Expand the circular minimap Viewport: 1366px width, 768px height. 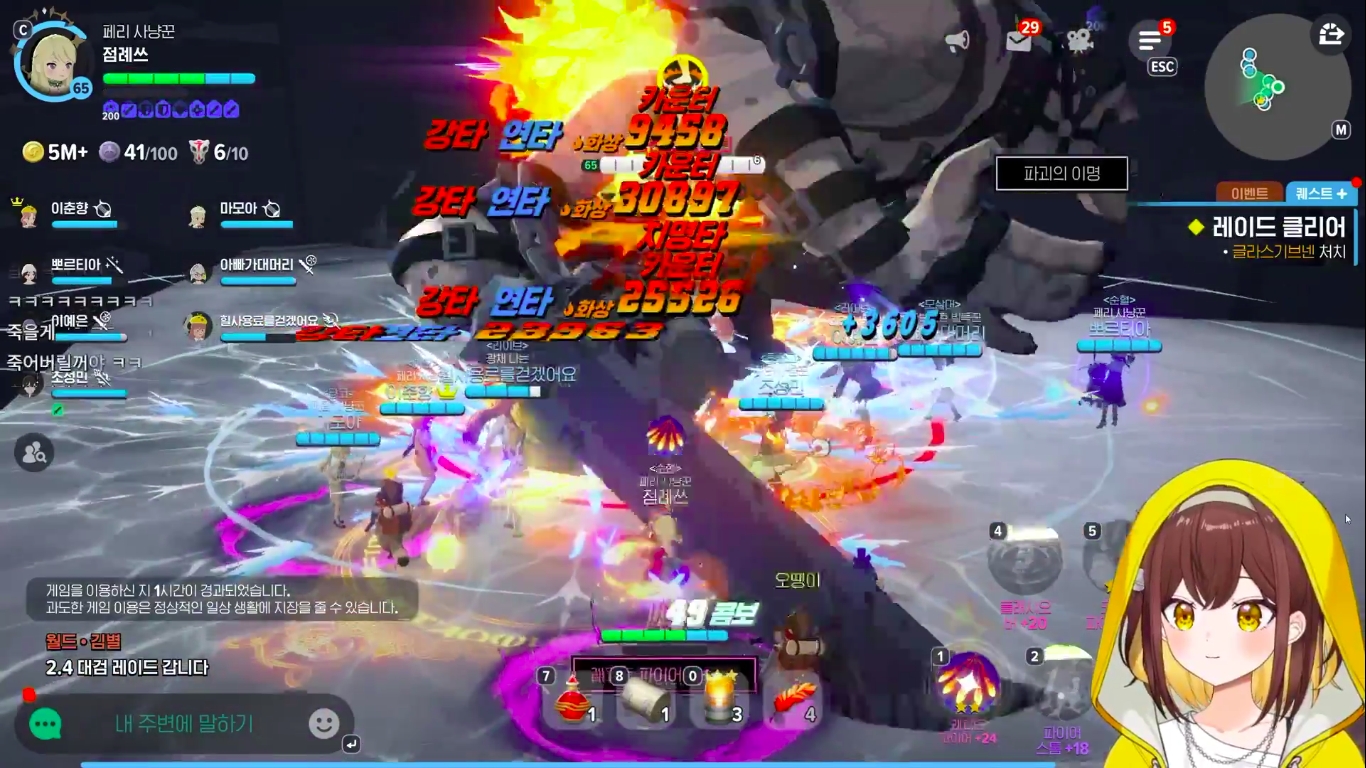point(1263,86)
